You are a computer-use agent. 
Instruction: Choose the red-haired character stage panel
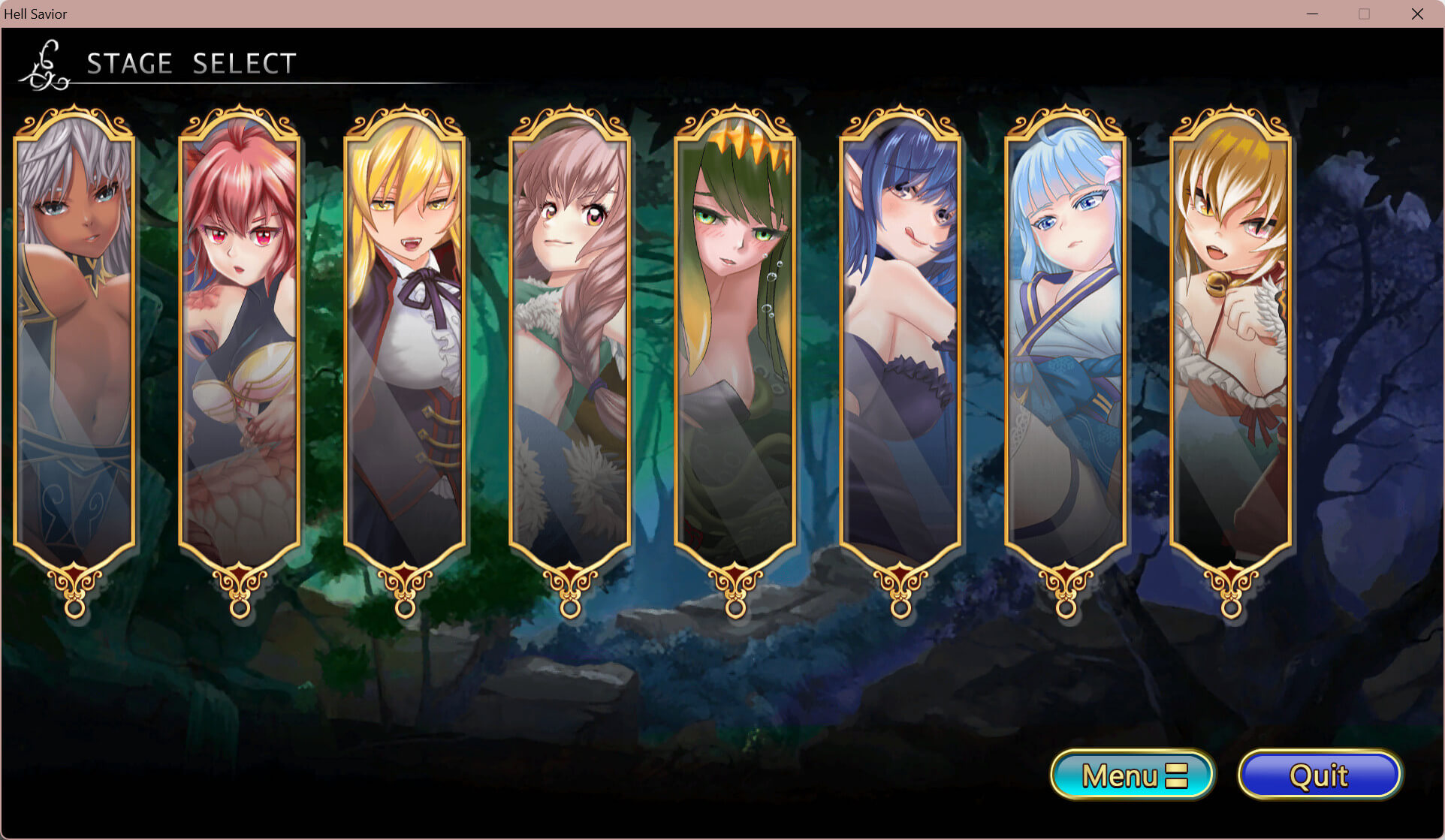tap(240, 338)
